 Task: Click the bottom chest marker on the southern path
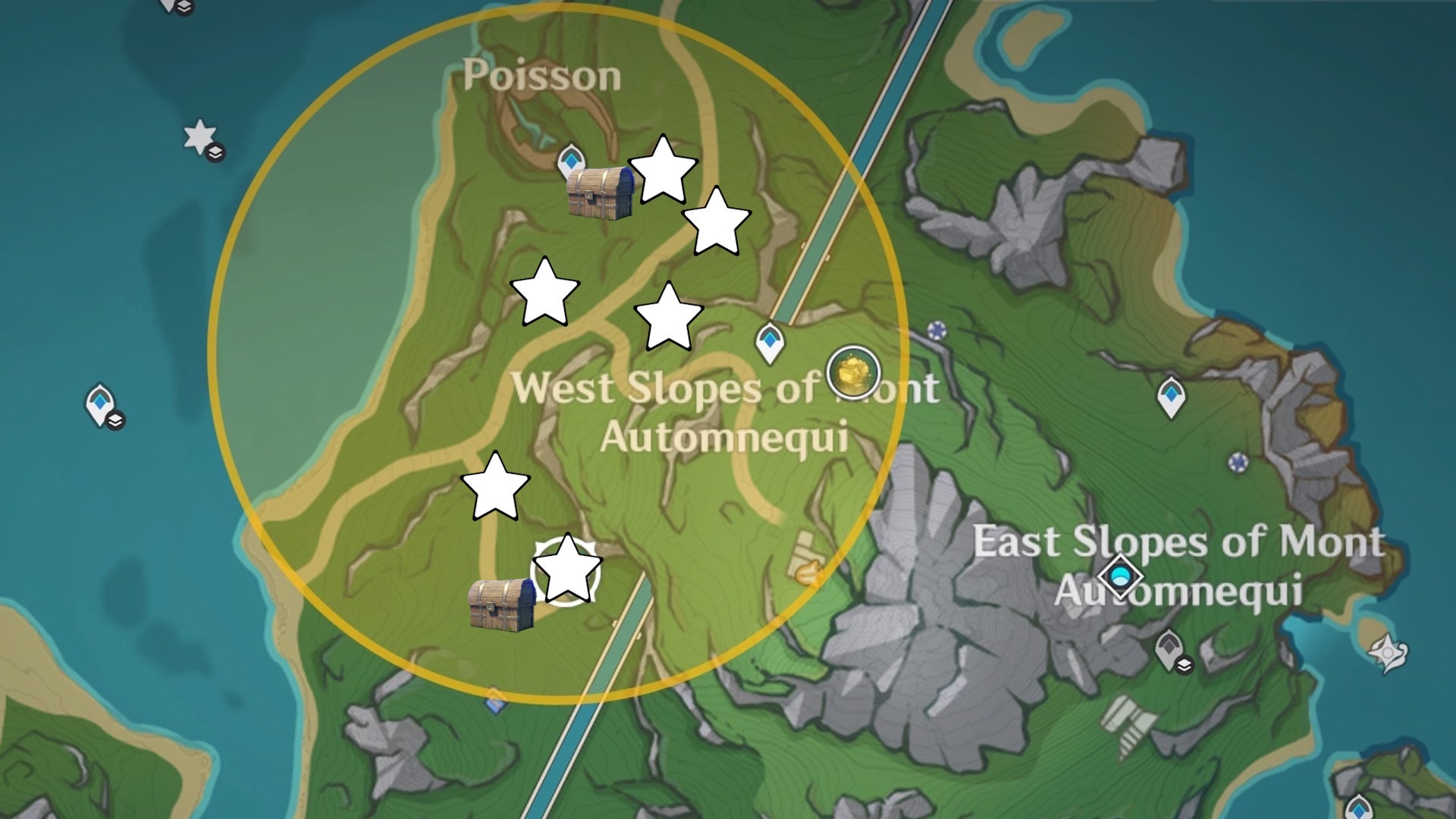point(500,607)
